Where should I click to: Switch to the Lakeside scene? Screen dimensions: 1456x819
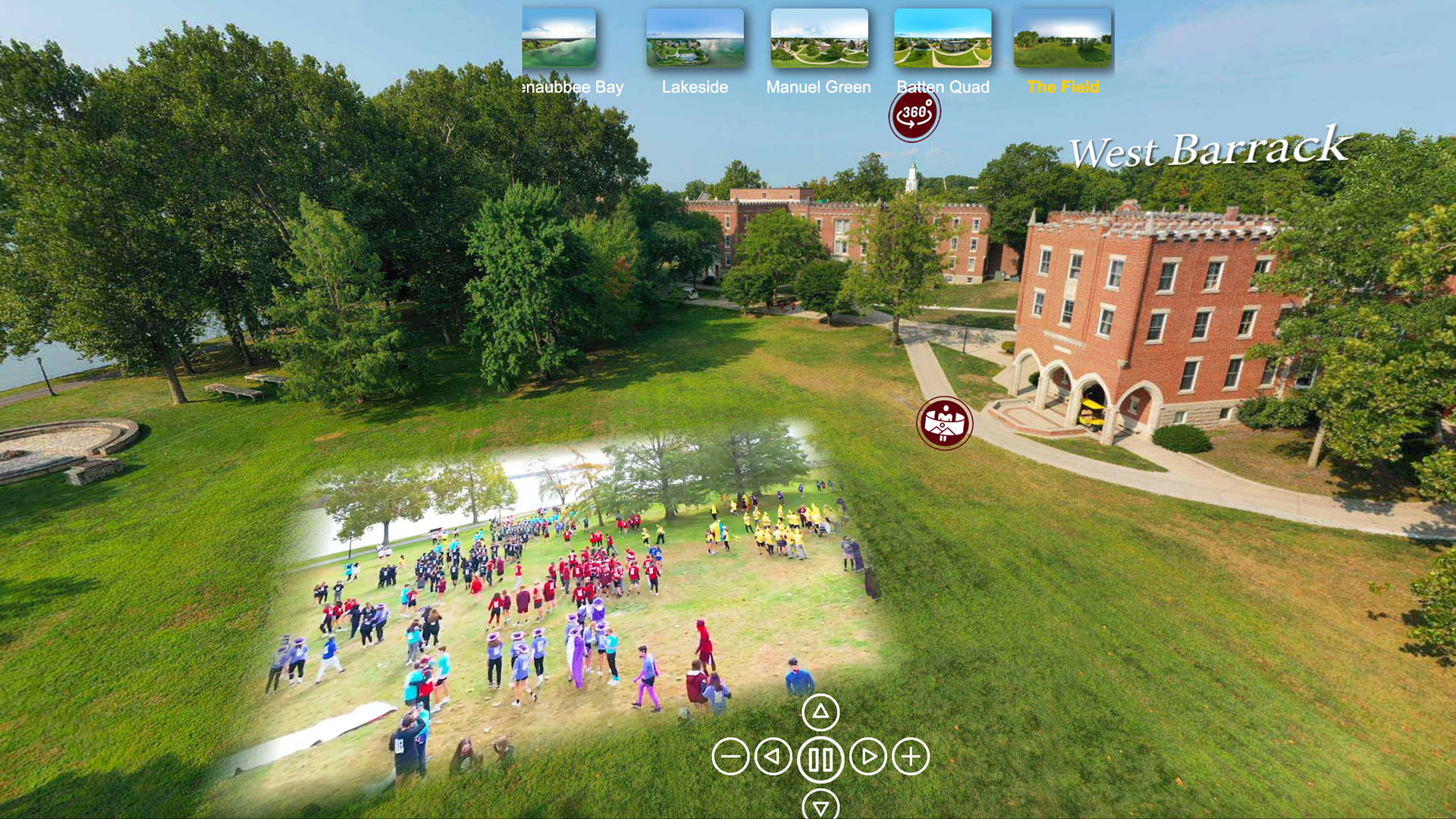click(695, 86)
